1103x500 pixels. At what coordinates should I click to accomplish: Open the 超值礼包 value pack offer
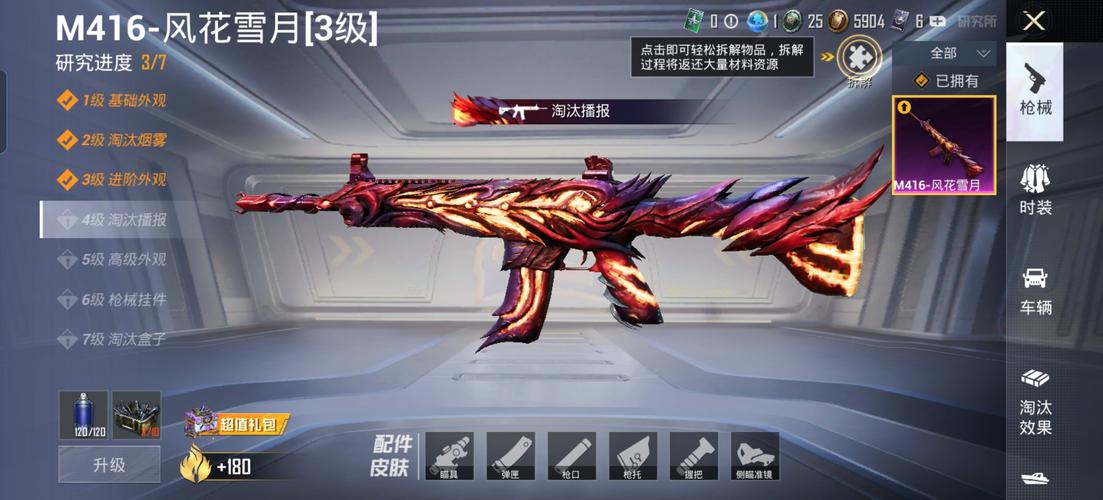236,423
